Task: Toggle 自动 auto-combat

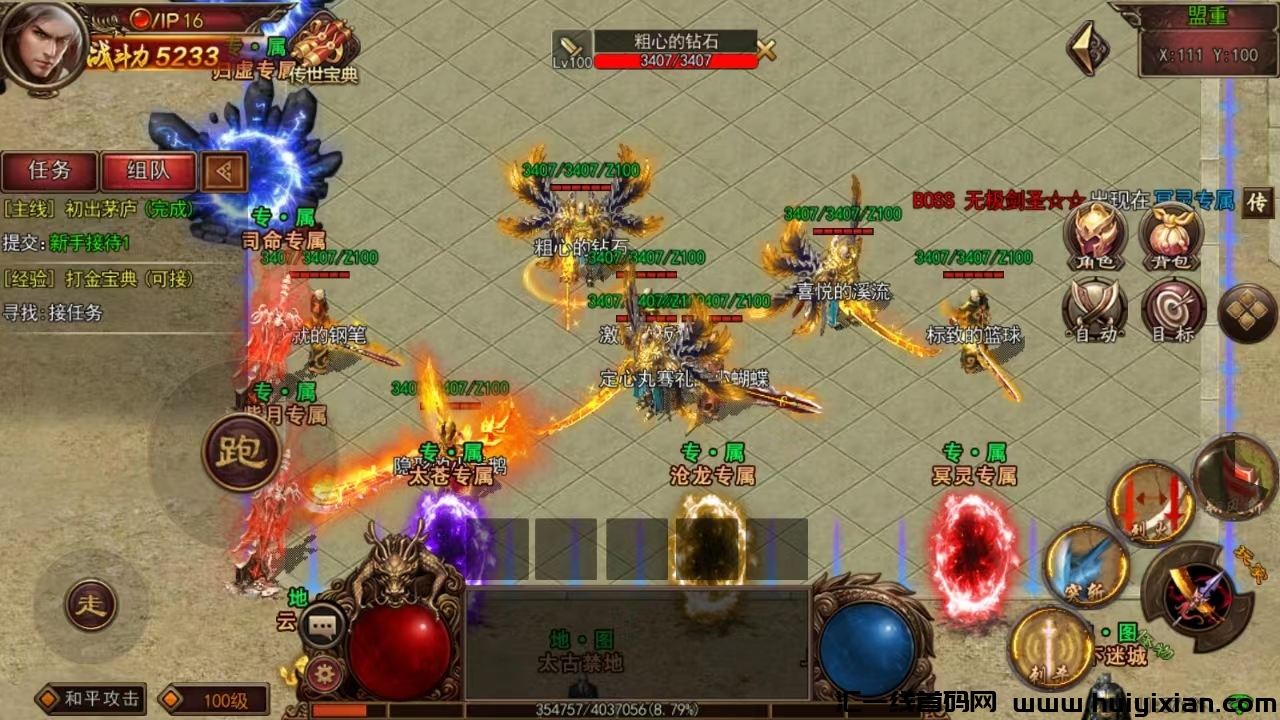Action: [x=1094, y=310]
